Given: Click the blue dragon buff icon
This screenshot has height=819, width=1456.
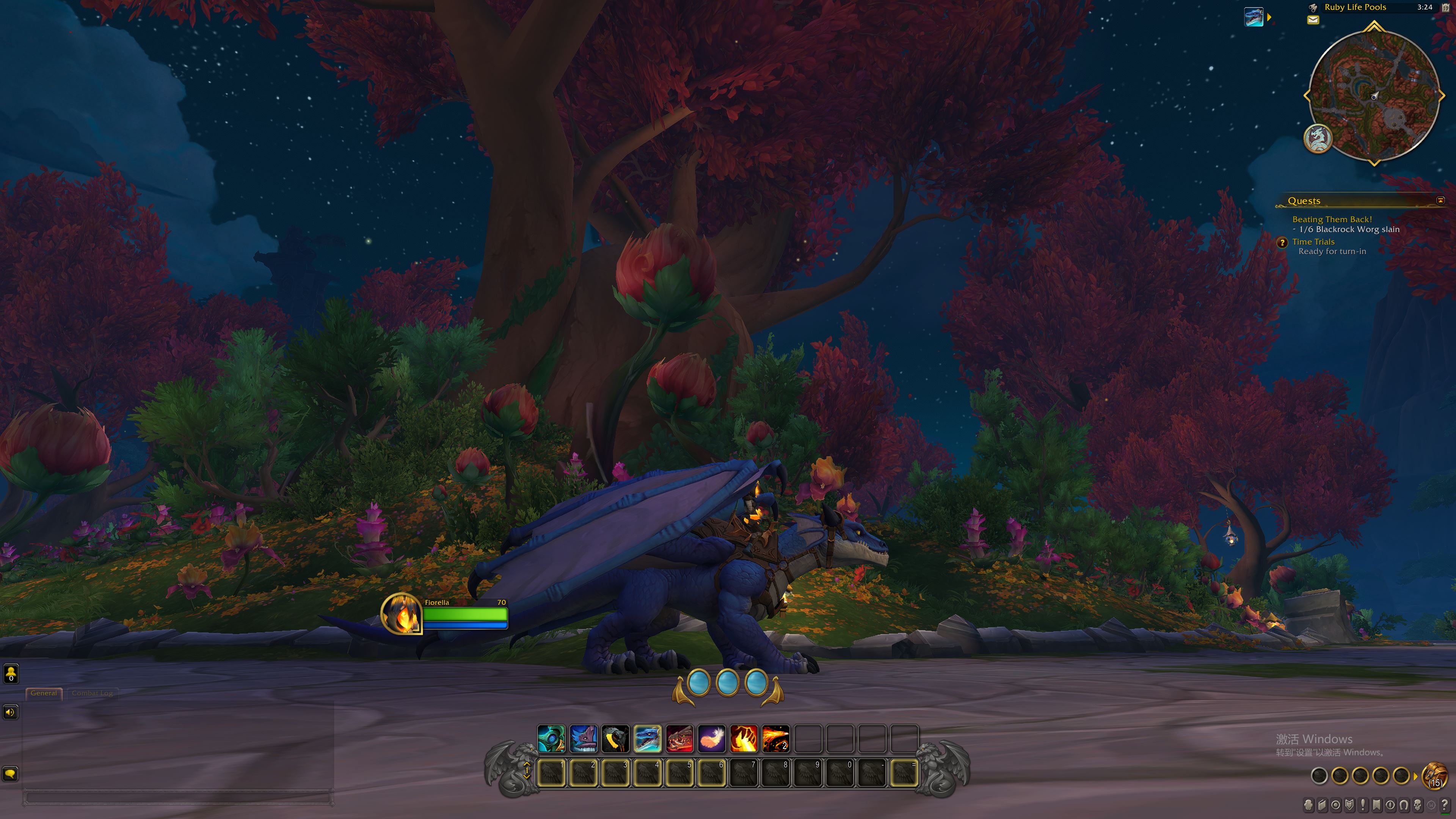Looking at the screenshot, I should 1253,17.
